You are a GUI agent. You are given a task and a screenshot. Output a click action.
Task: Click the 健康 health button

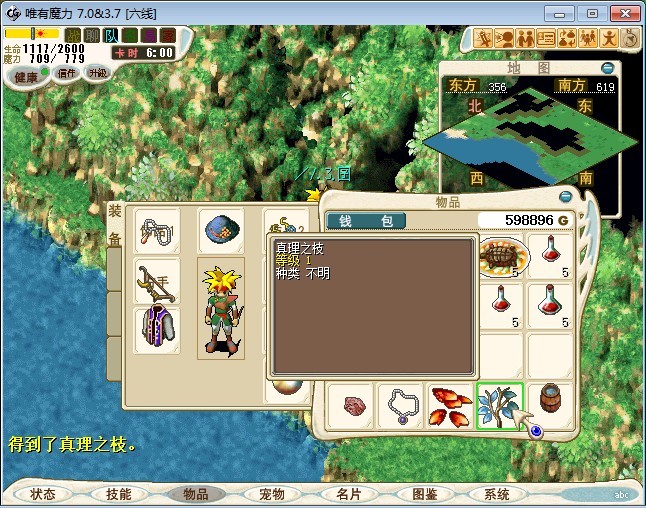[x=26, y=77]
